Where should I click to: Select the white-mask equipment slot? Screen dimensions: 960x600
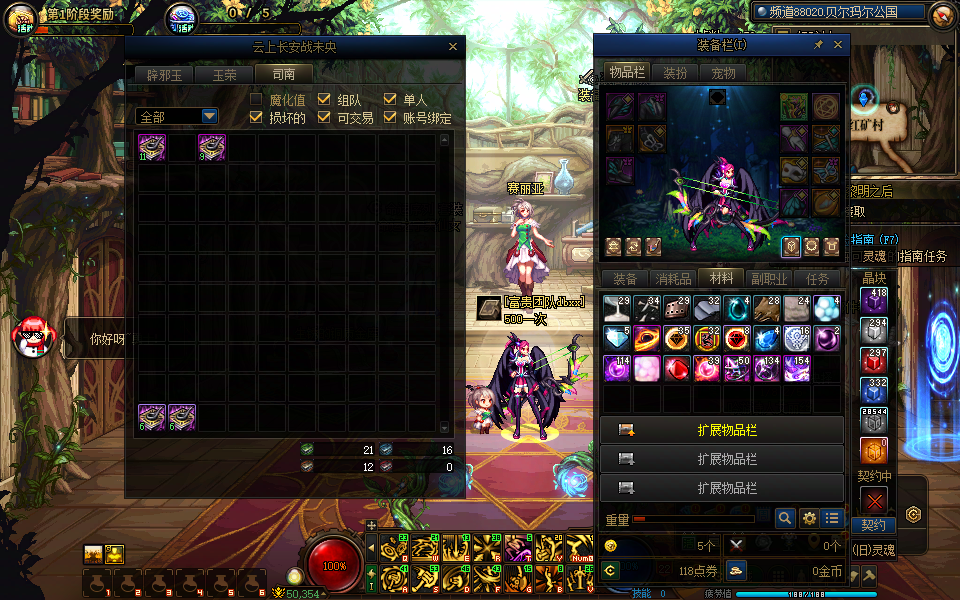(x=794, y=169)
